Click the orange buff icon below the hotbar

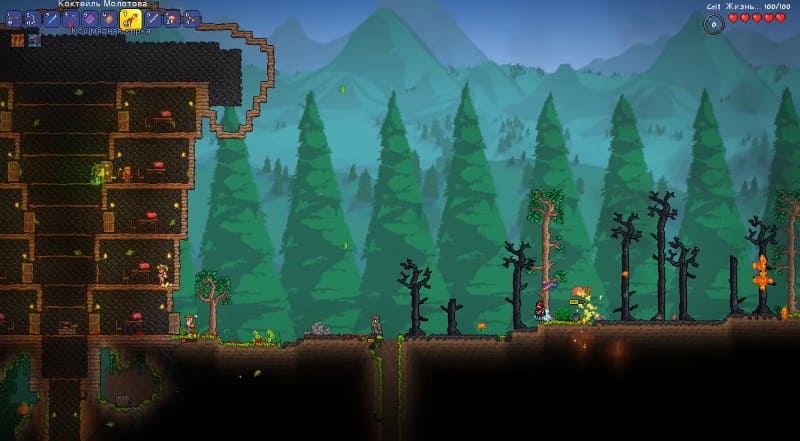point(18,41)
